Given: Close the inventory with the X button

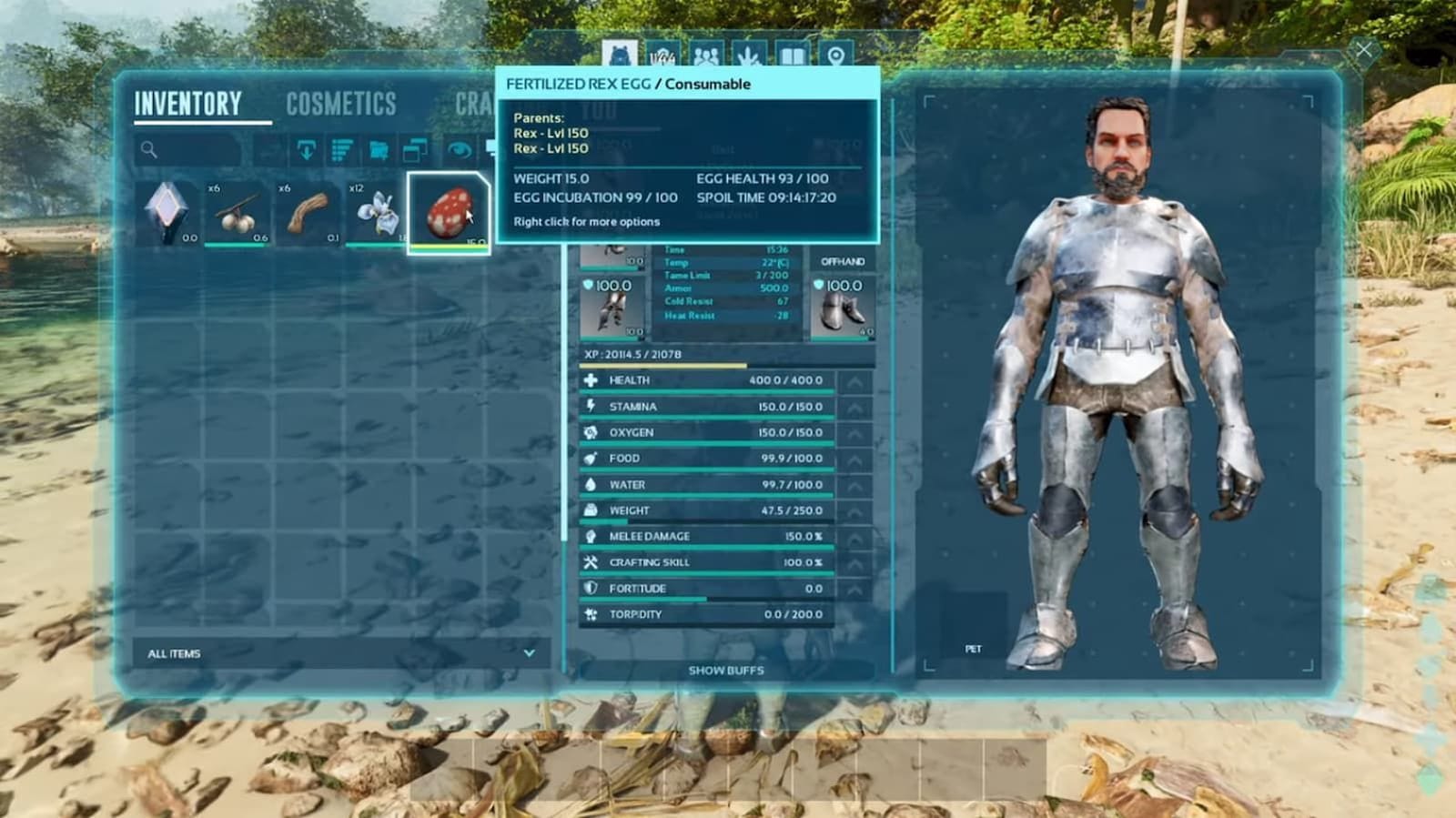Looking at the screenshot, I should point(1362,50).
